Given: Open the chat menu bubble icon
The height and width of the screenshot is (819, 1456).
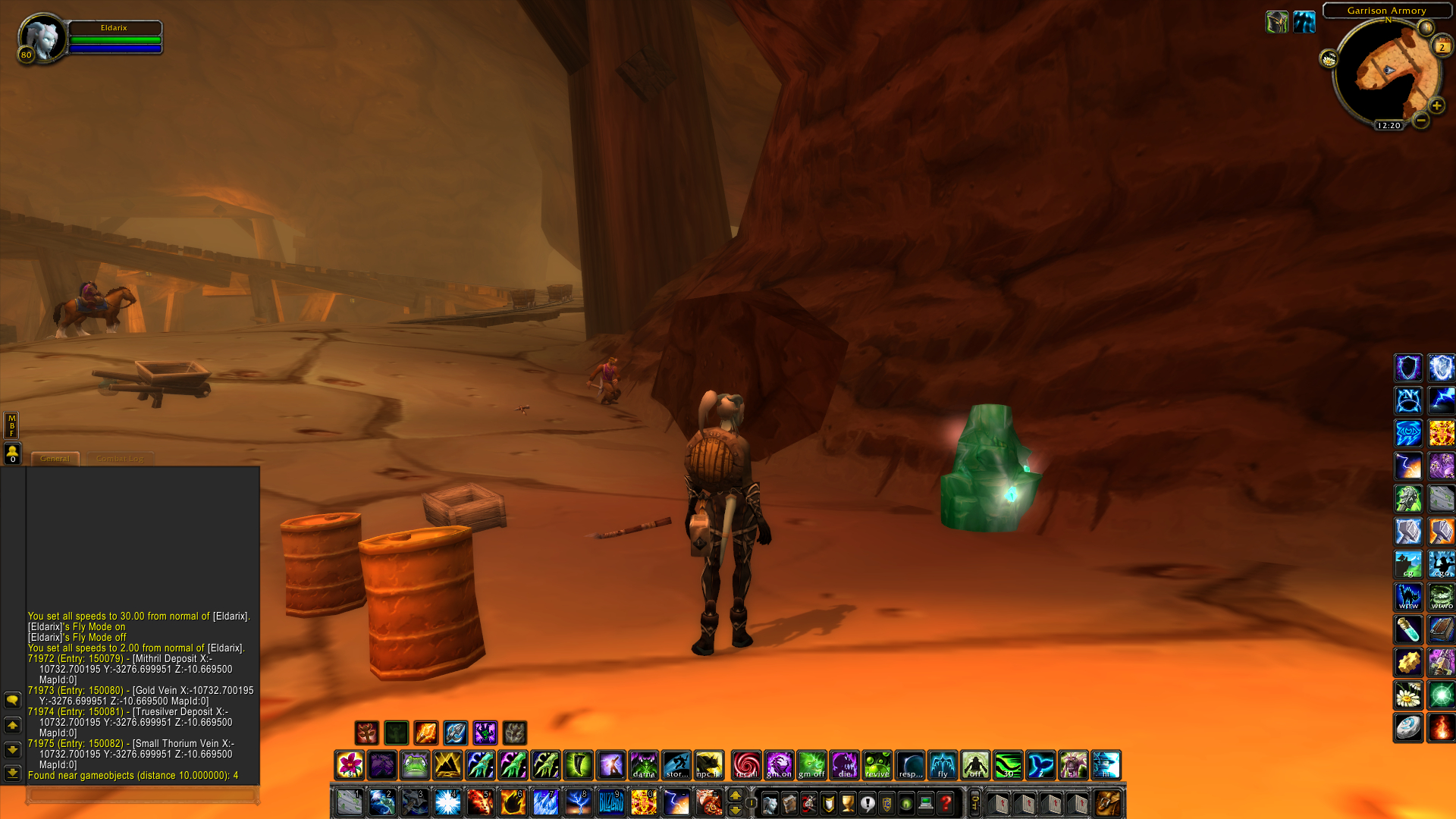Looking at the screenshot, I should (12, 700).
